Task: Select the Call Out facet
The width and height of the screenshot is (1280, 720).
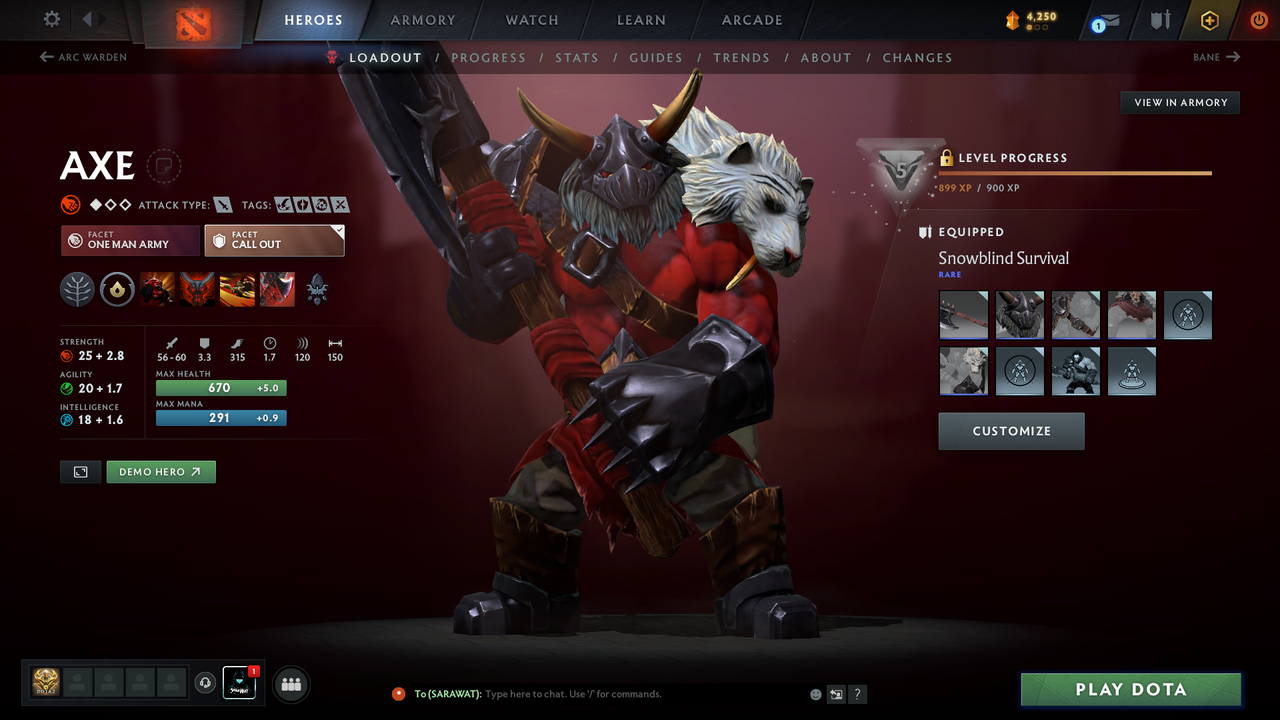Action: tap(274, 240)
